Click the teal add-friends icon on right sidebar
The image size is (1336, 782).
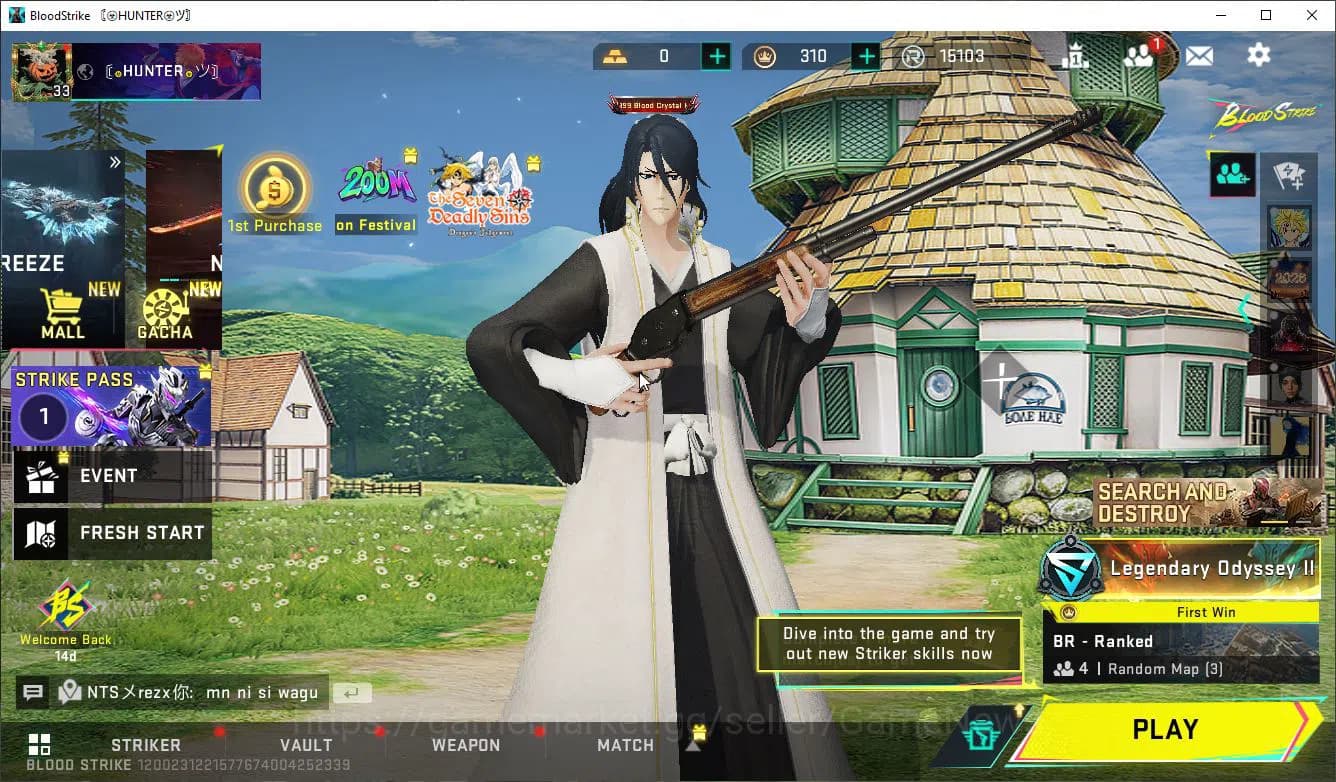coord(1231,173)
